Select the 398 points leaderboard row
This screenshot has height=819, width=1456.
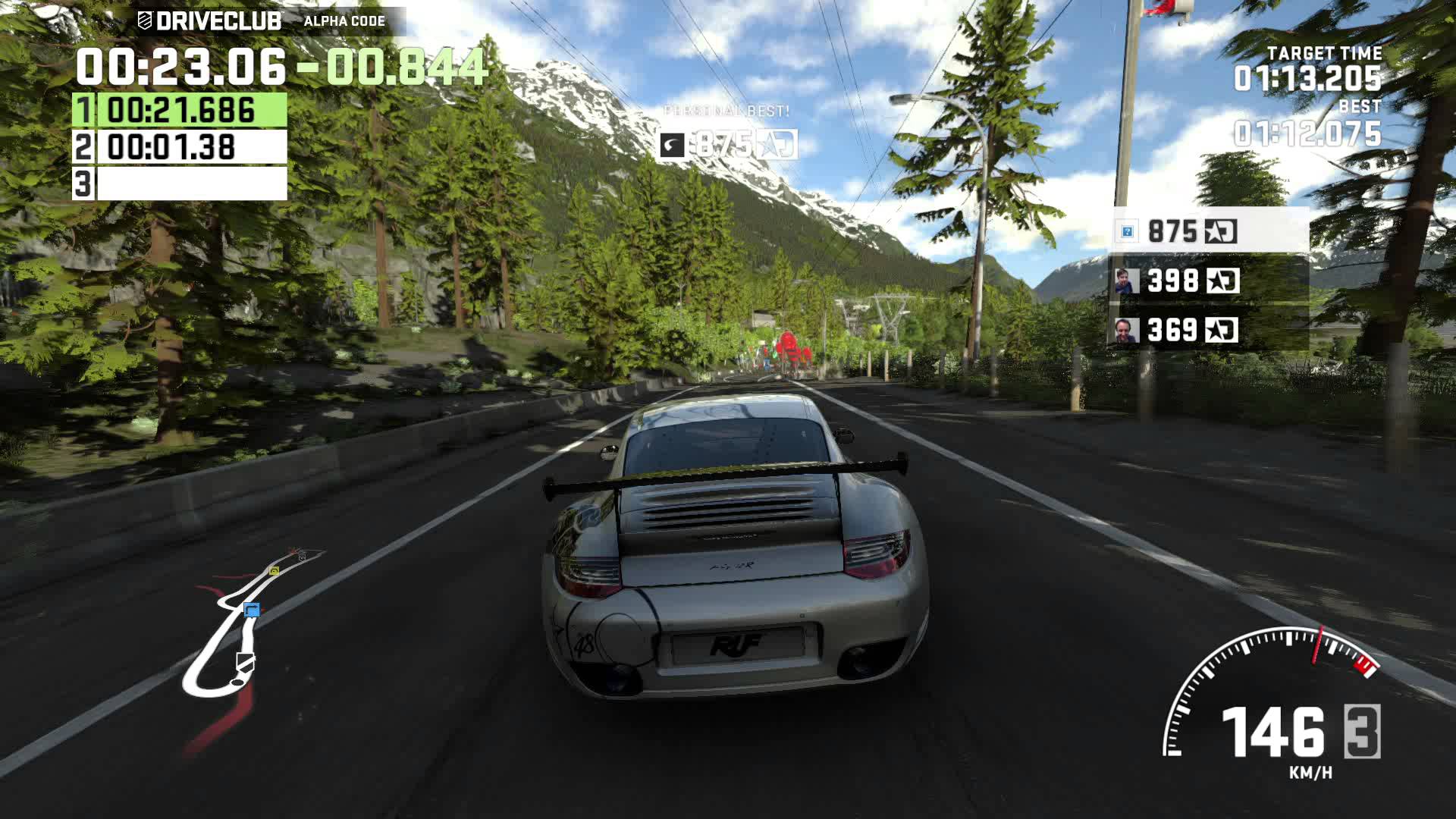[x=1209, y=281]
